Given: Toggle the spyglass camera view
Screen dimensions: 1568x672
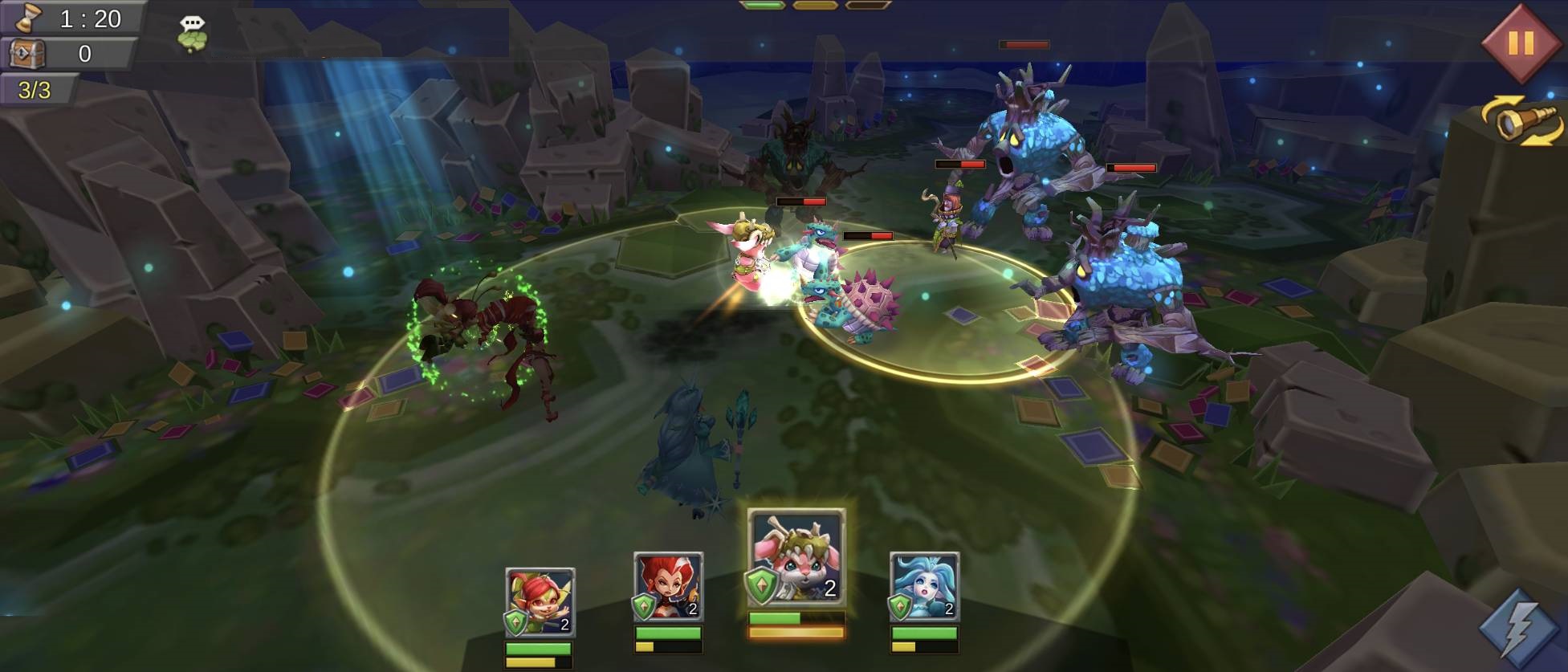Looking at the screenshot, I should pos(1521,121).
